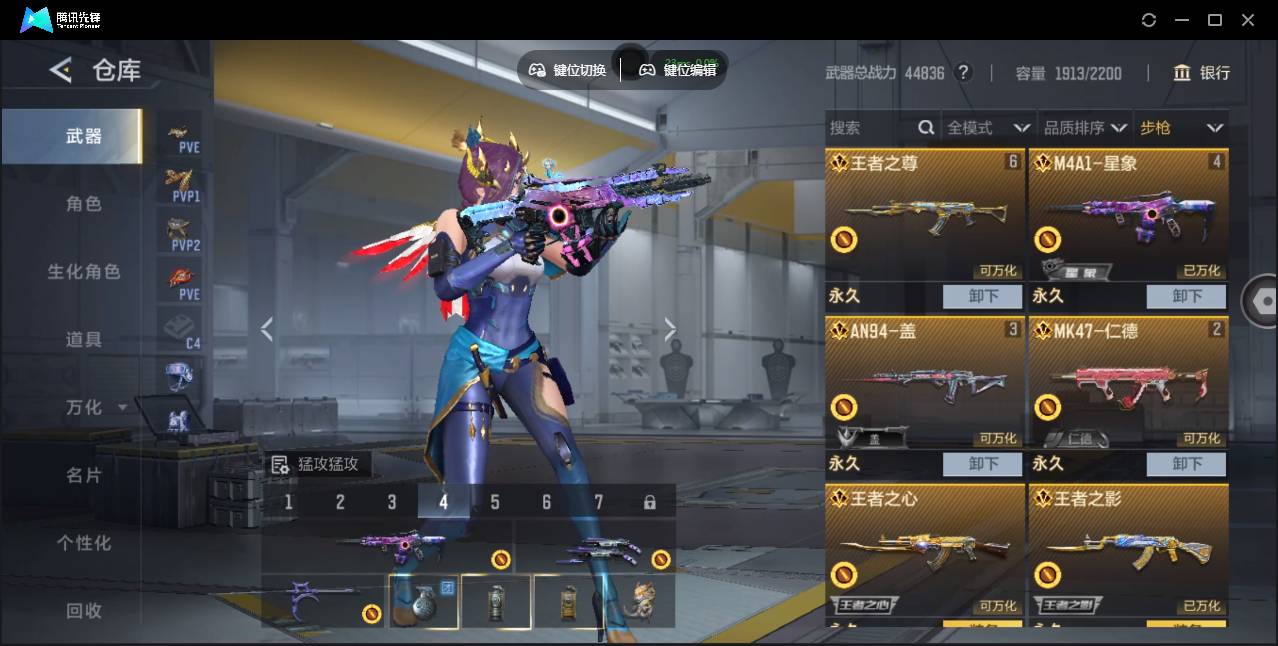Maximize the Tencent emulator window

click(1215, 20)
